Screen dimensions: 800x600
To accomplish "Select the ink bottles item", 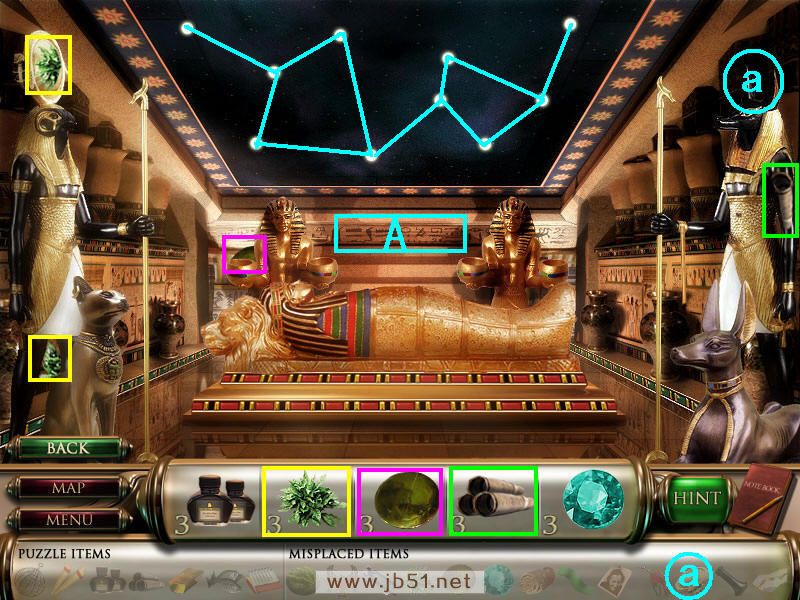I will (x=221, y=499).
